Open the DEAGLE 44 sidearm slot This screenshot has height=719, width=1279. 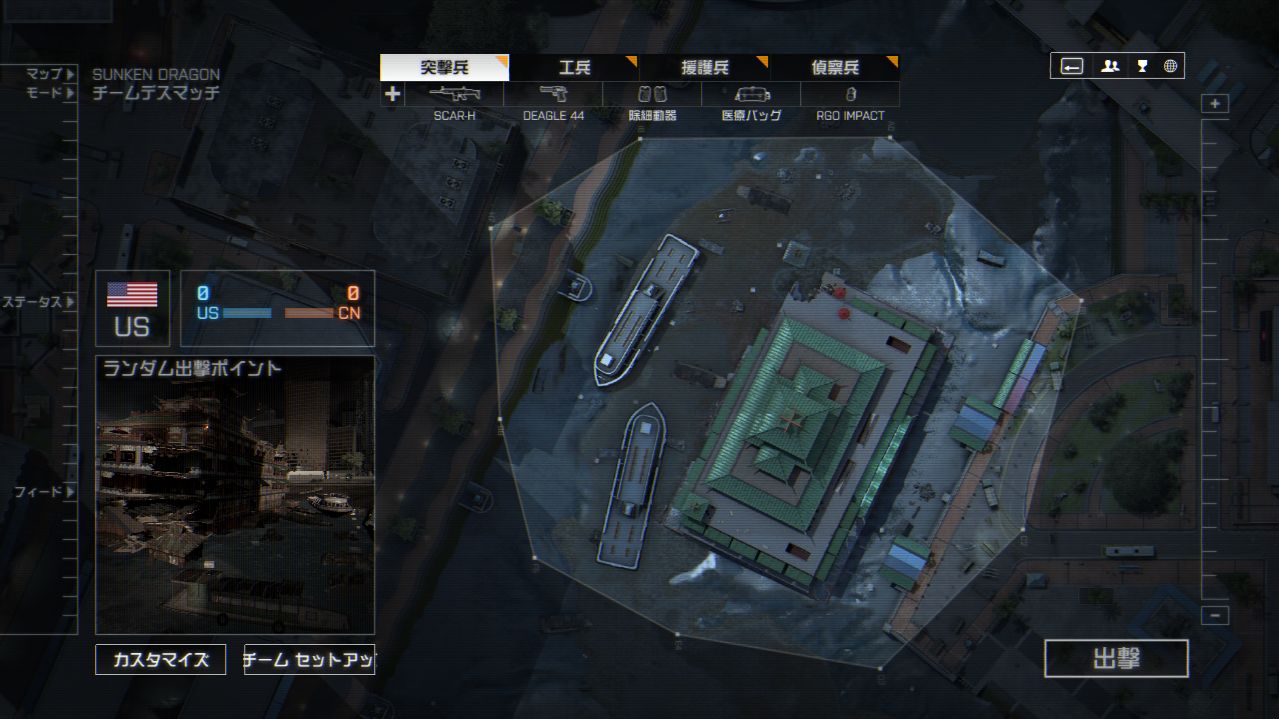553,95
